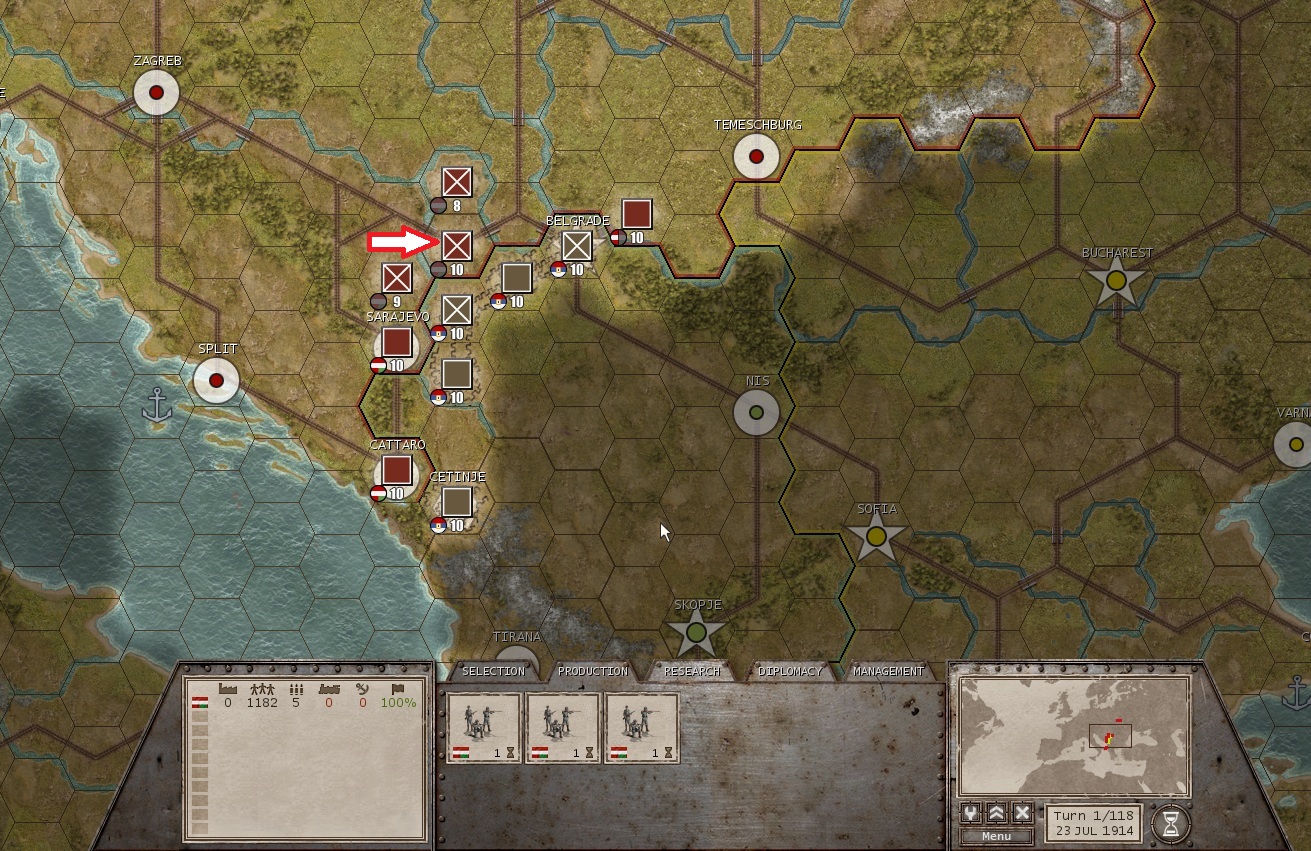This screenshot has height=851, width=1311.
Task: Click the X icon beside the chevron icon
Action: [1022, 814]
